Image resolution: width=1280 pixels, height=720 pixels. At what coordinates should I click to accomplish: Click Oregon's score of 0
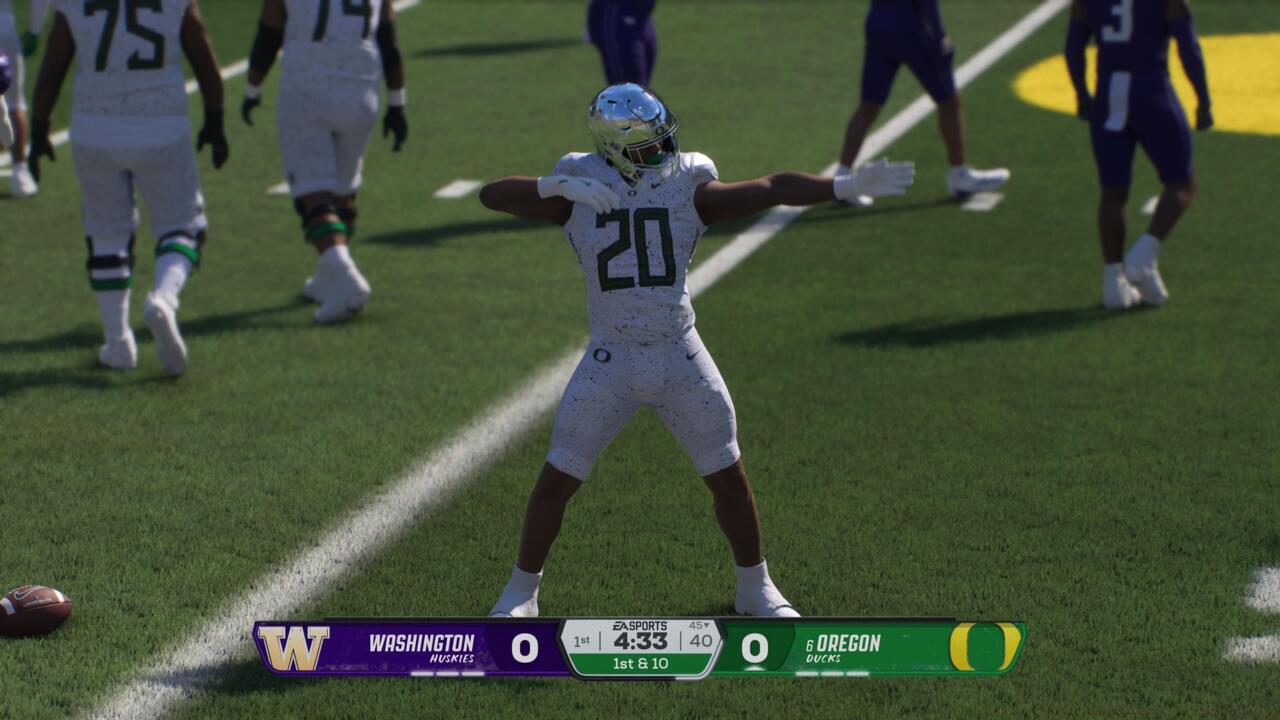[754, 646]
